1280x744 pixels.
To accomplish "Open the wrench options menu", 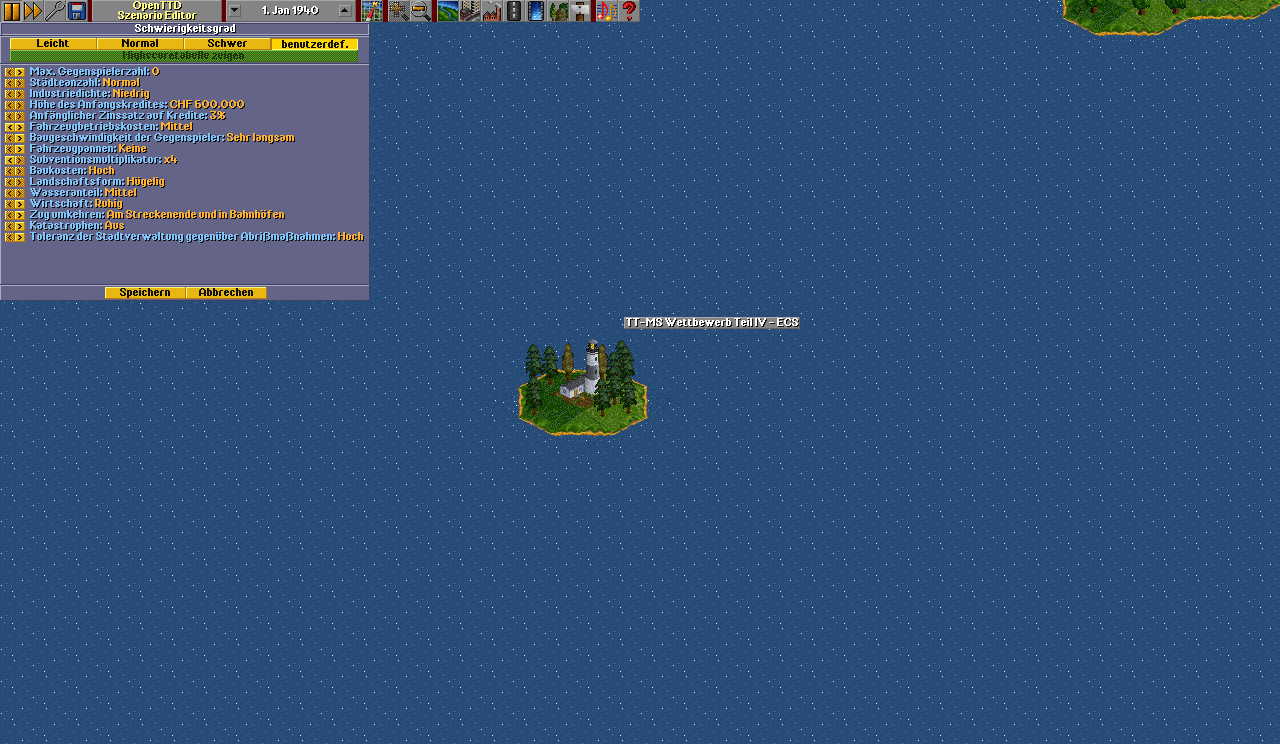I will click(x=55, y=11).
